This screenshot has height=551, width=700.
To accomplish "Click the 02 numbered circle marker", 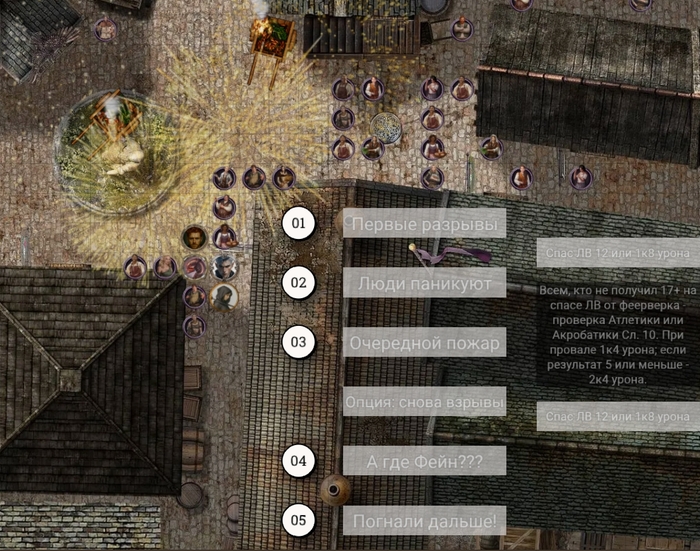I will pos(298,283).
